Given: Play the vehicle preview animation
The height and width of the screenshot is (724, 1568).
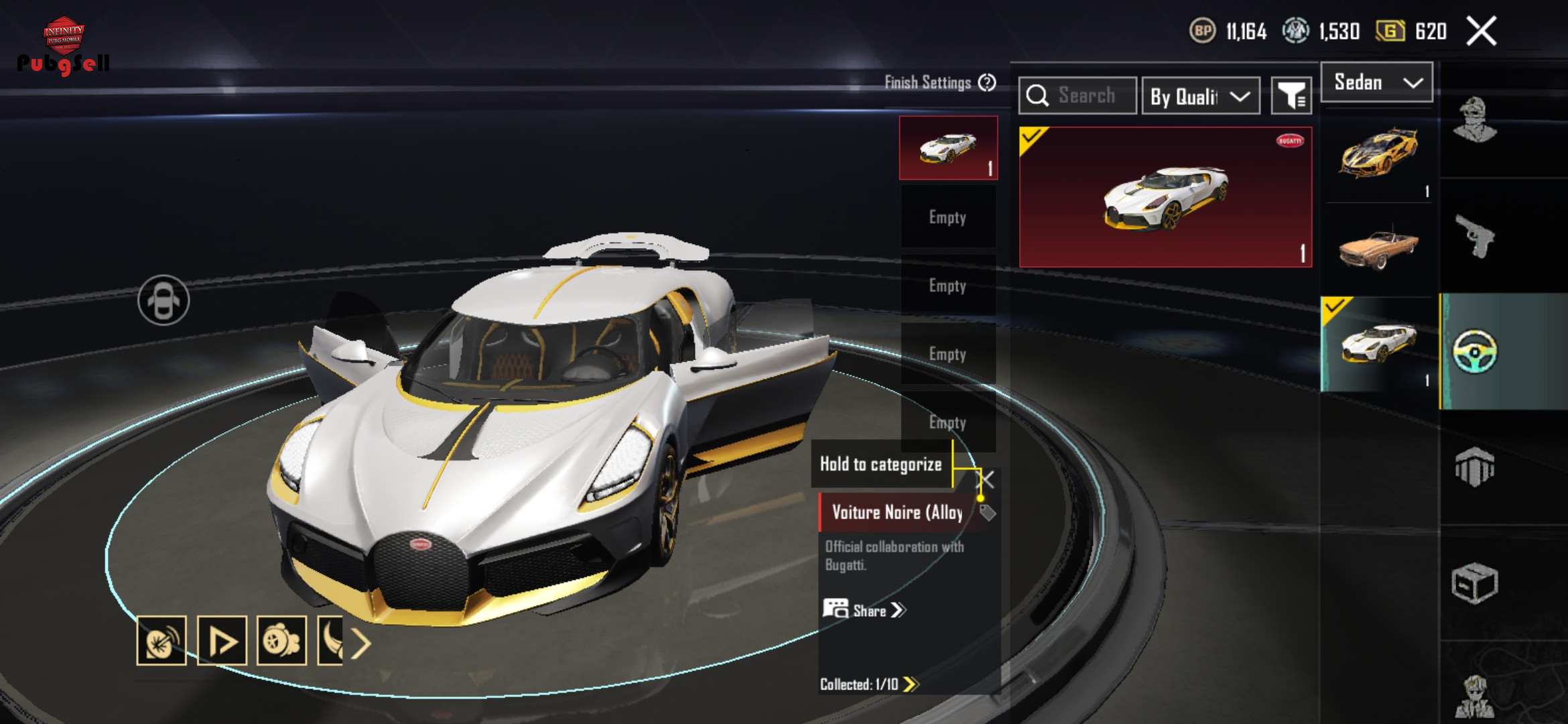Looking at the screenshot, I should pos(222,641).
